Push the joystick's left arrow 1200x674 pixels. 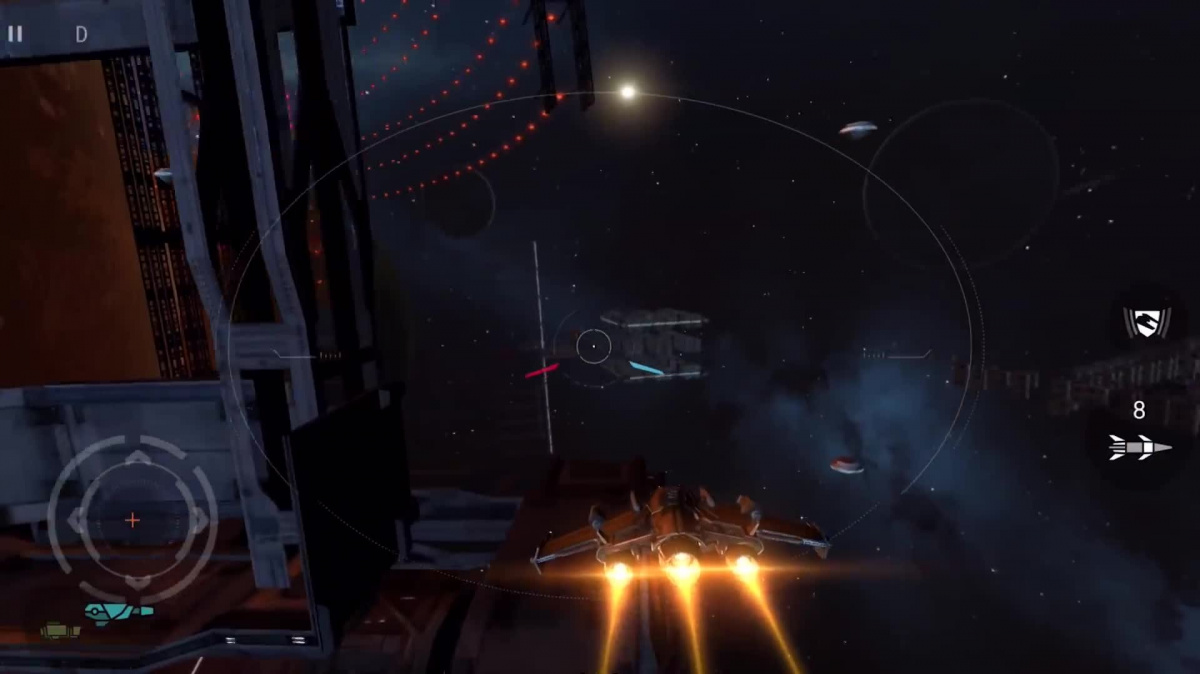tap(76, 520)
